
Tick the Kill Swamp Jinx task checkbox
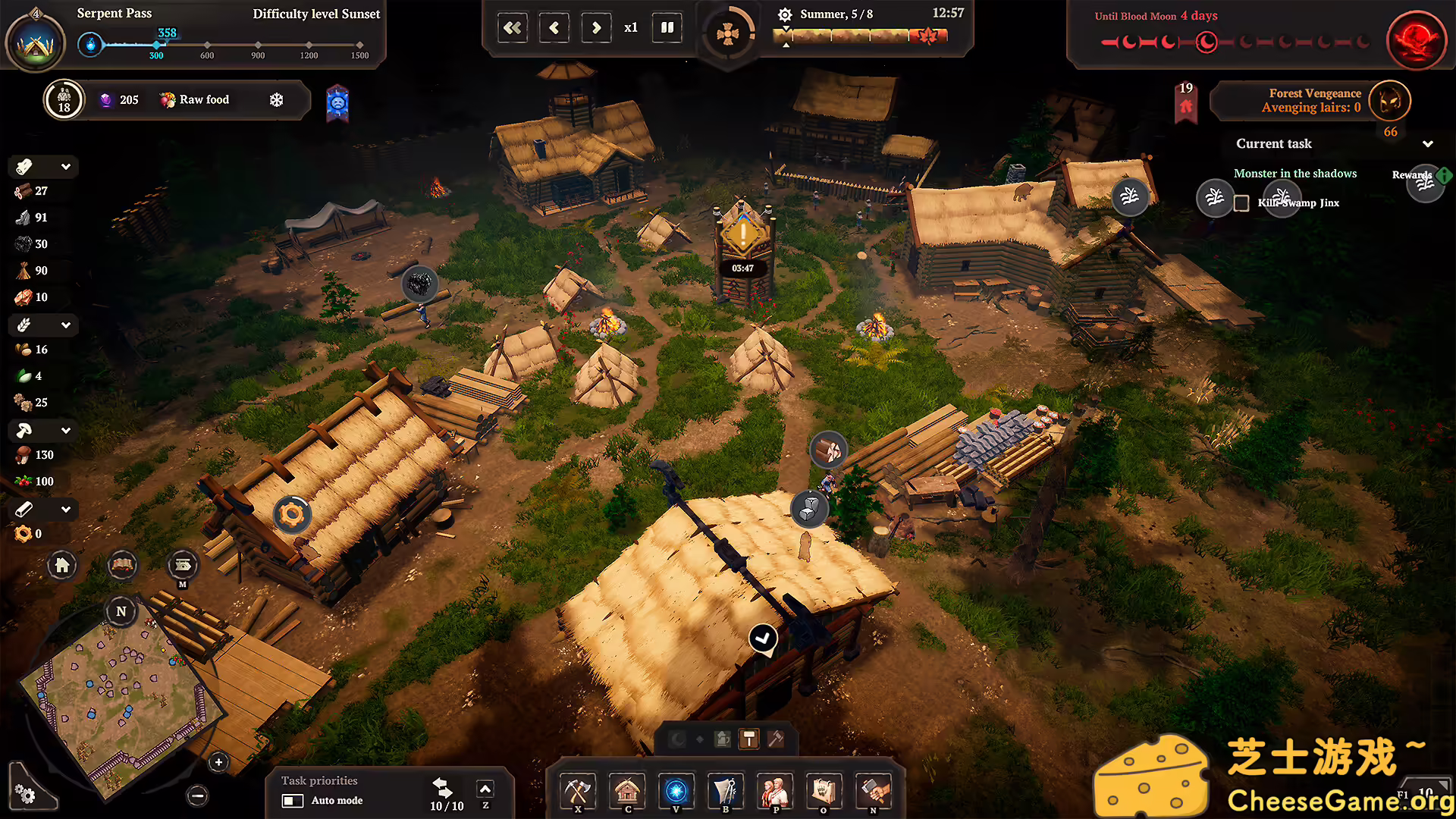pos(1241,203)
